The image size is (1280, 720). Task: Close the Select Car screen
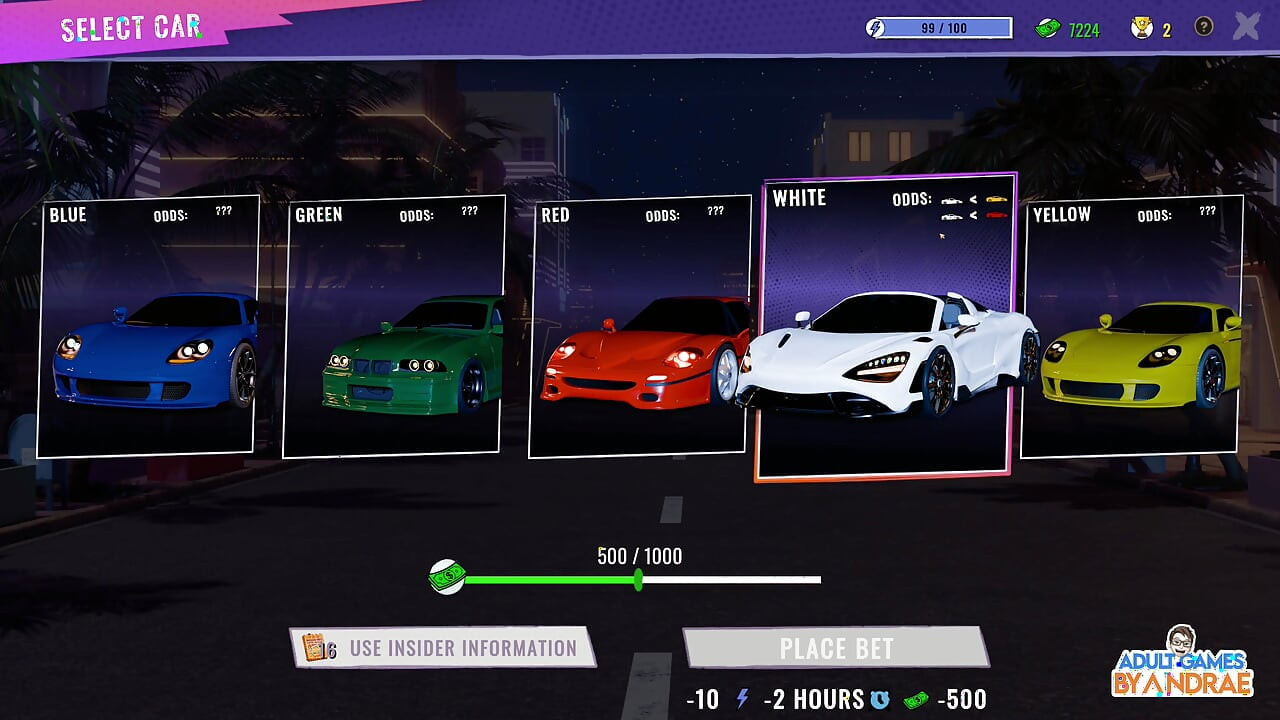(x=1246, y=27)
